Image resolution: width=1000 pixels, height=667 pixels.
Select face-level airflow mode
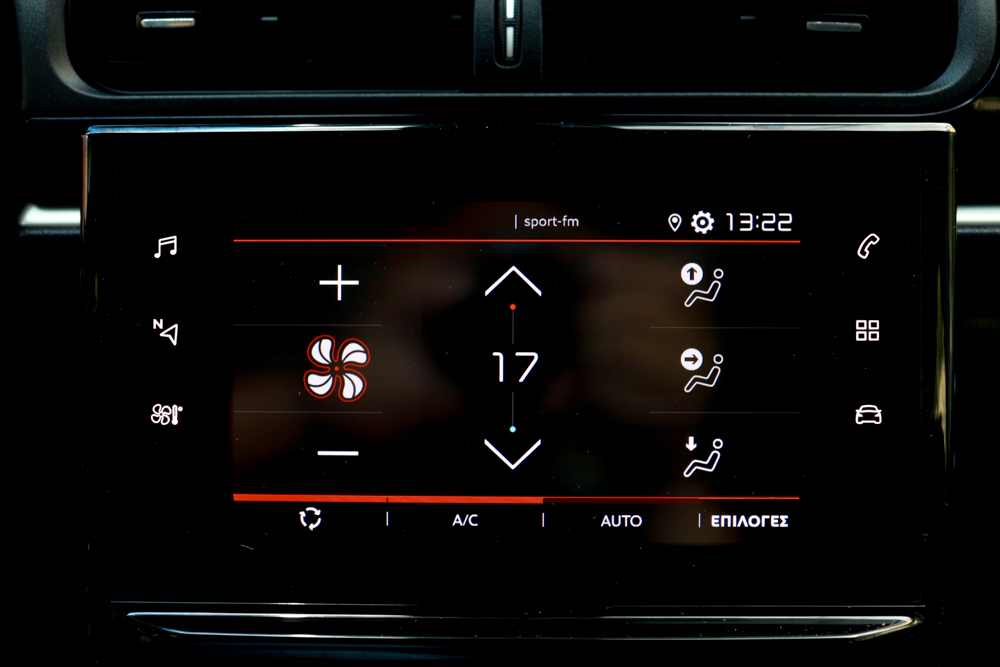tap(702, 369)
